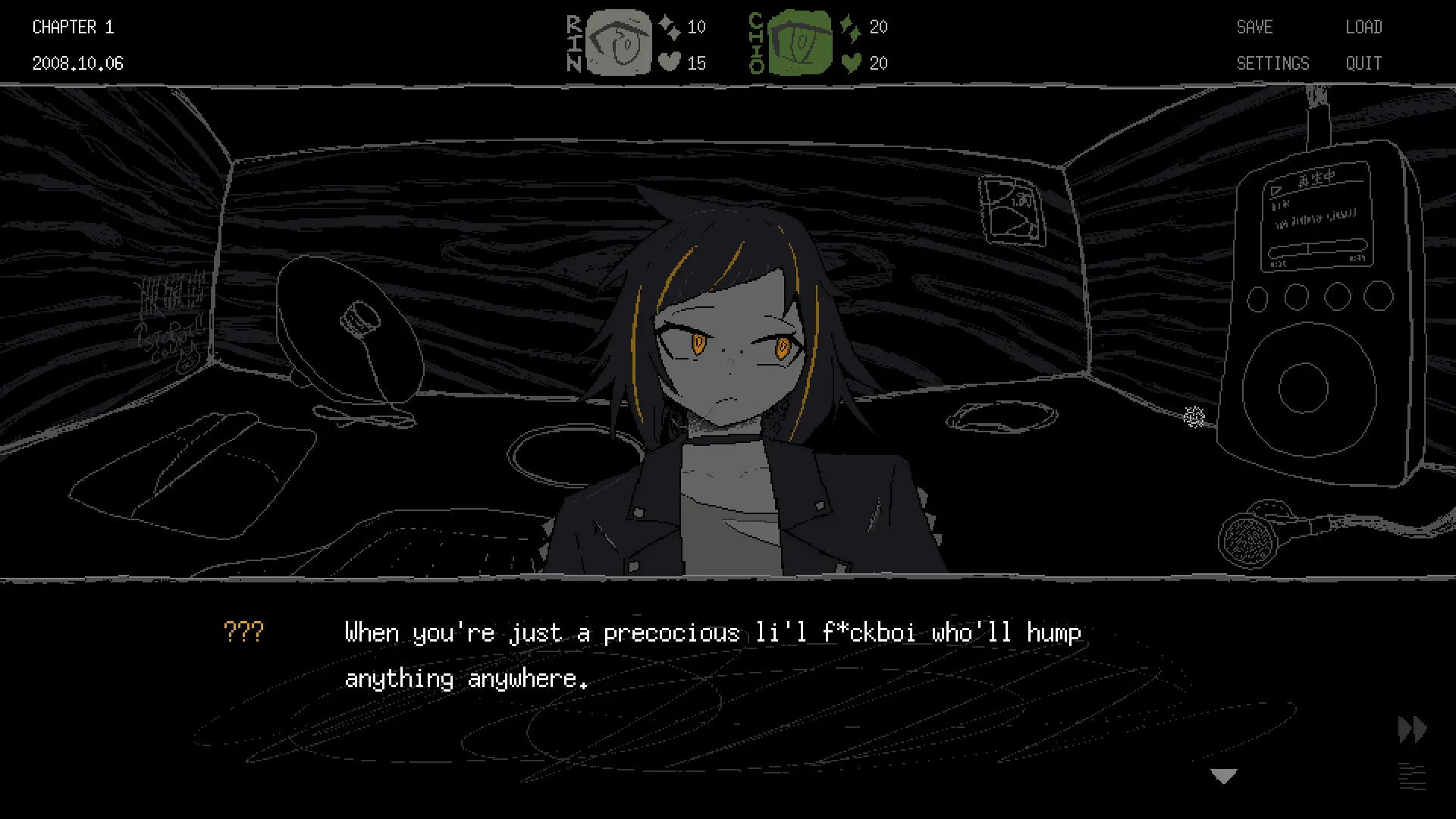Screen dimensions: 1456x819
Task: Select Rin's character portrait
Action: click(619, 42)
